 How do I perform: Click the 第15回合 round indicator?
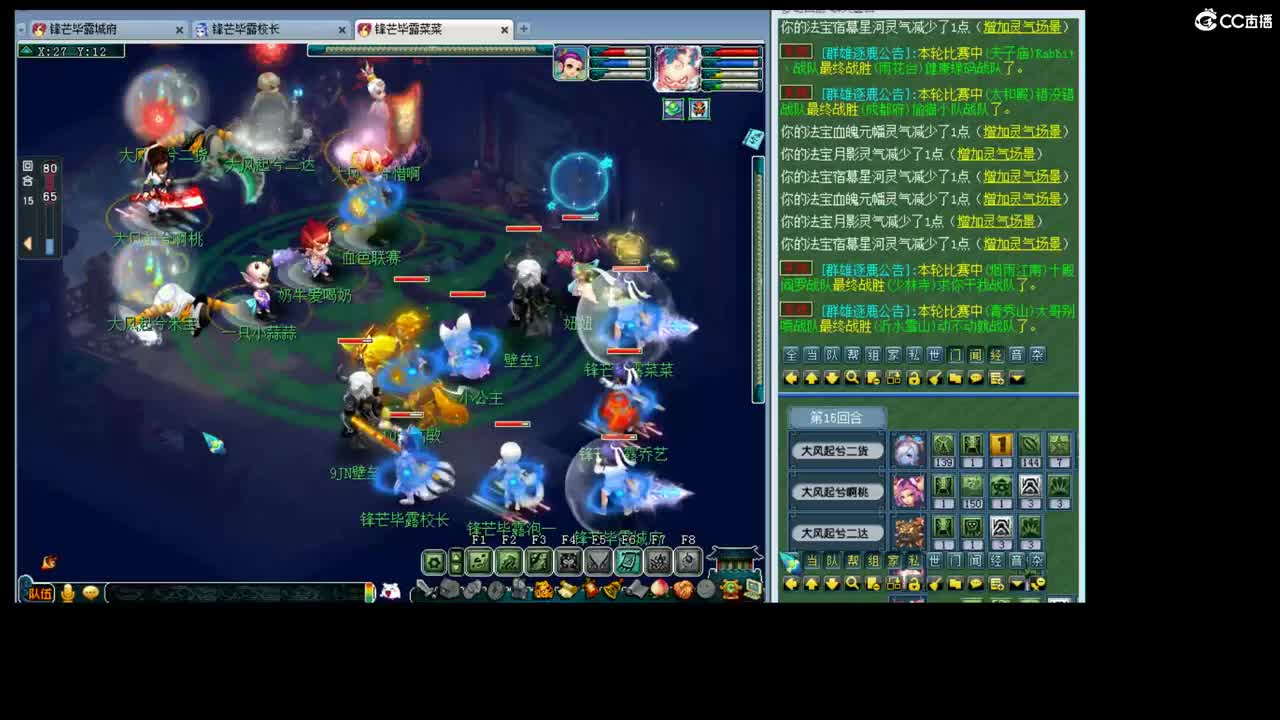pyautogui.click(x=836, y=416)
